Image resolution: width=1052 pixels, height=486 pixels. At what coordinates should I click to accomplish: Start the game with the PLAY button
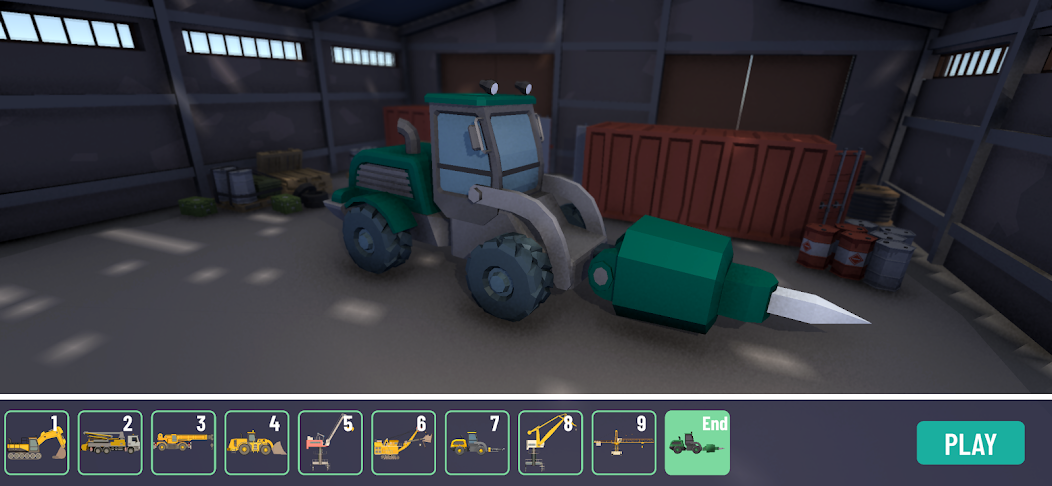point(970,443)
